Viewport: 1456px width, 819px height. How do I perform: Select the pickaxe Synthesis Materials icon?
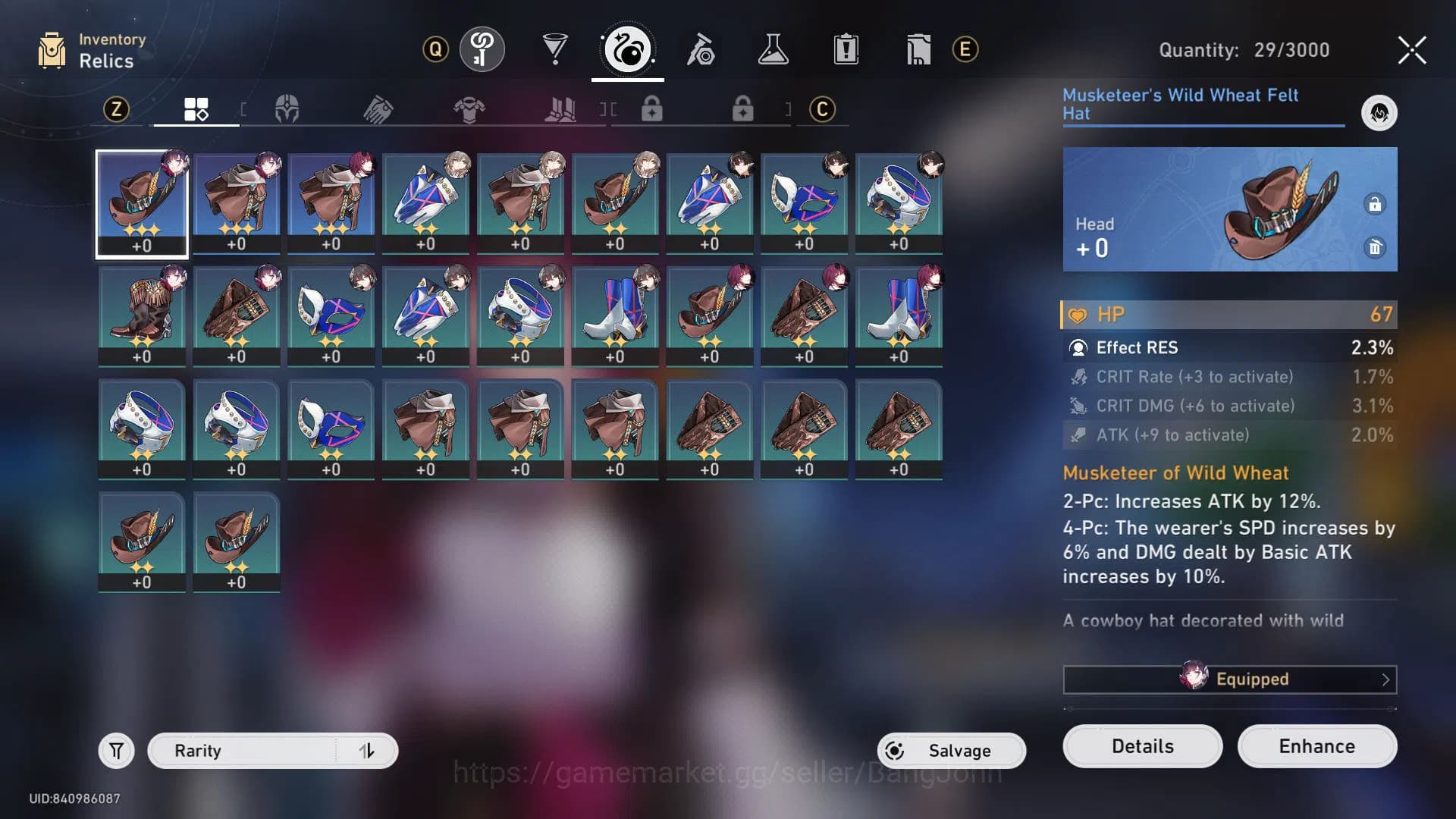tap(701, 48)
